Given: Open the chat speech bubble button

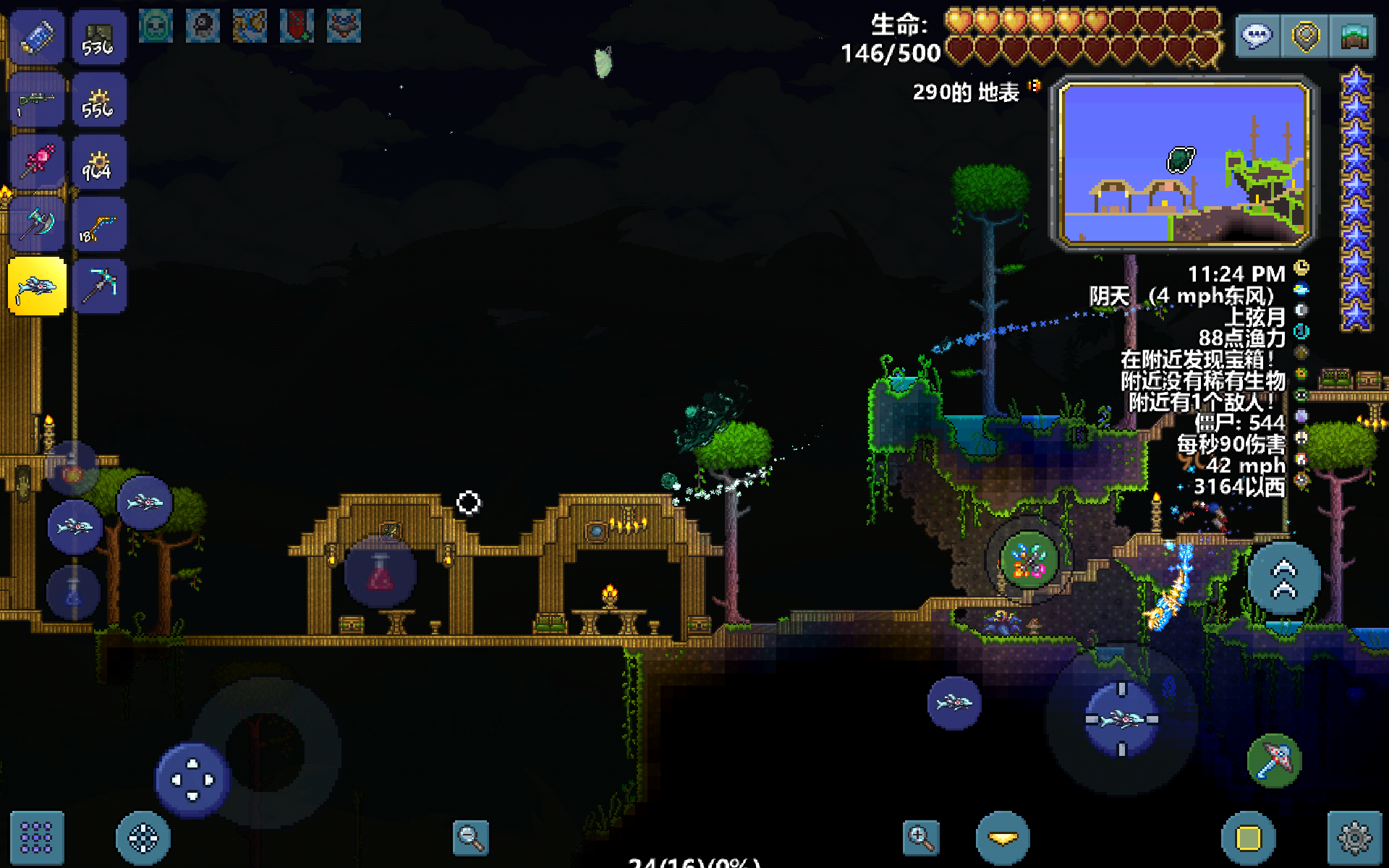Looking at the screenshot, I should click(x=1257, y=36).
